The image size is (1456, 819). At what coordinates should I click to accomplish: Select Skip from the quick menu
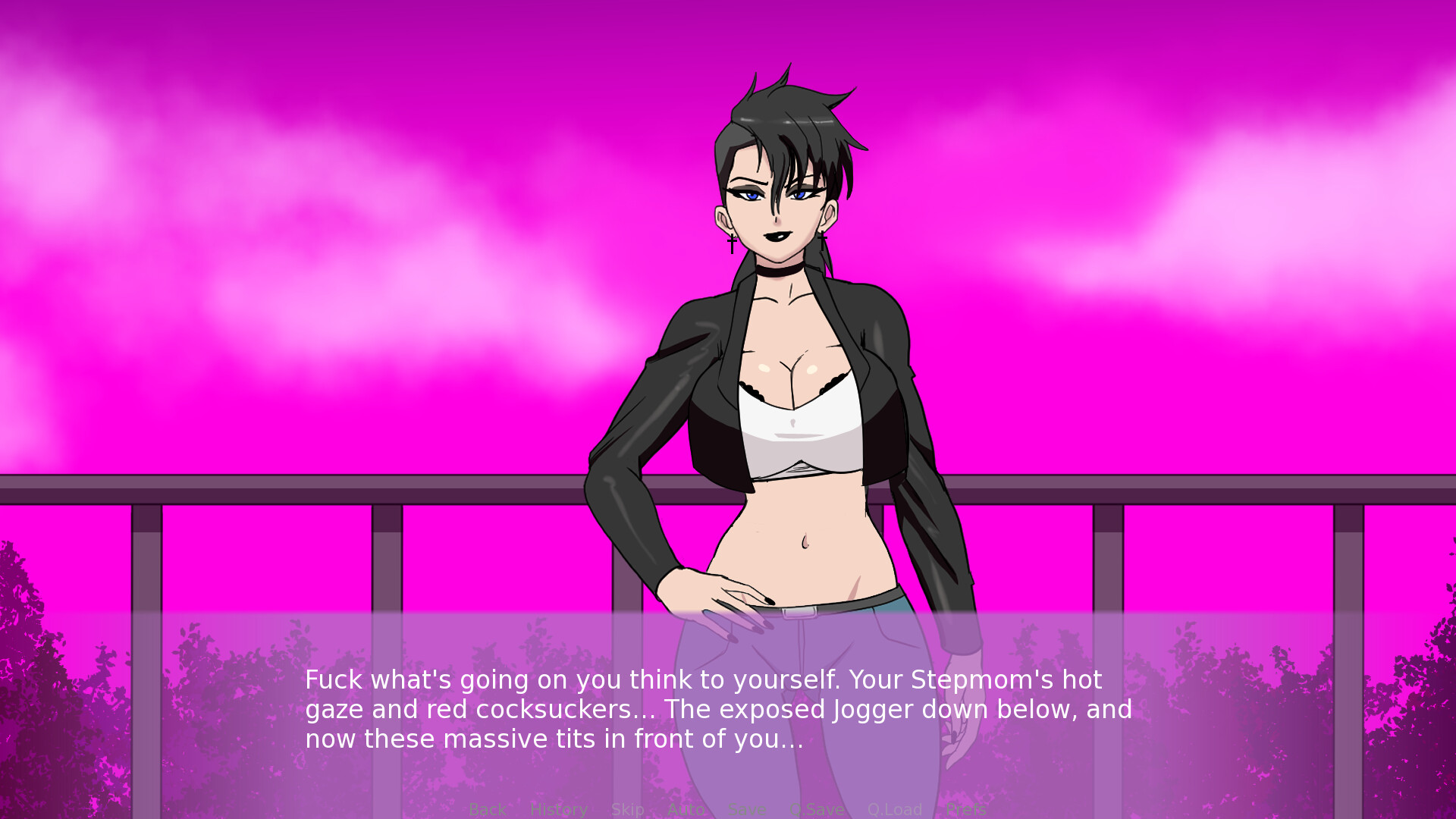[x=628, y=809]
